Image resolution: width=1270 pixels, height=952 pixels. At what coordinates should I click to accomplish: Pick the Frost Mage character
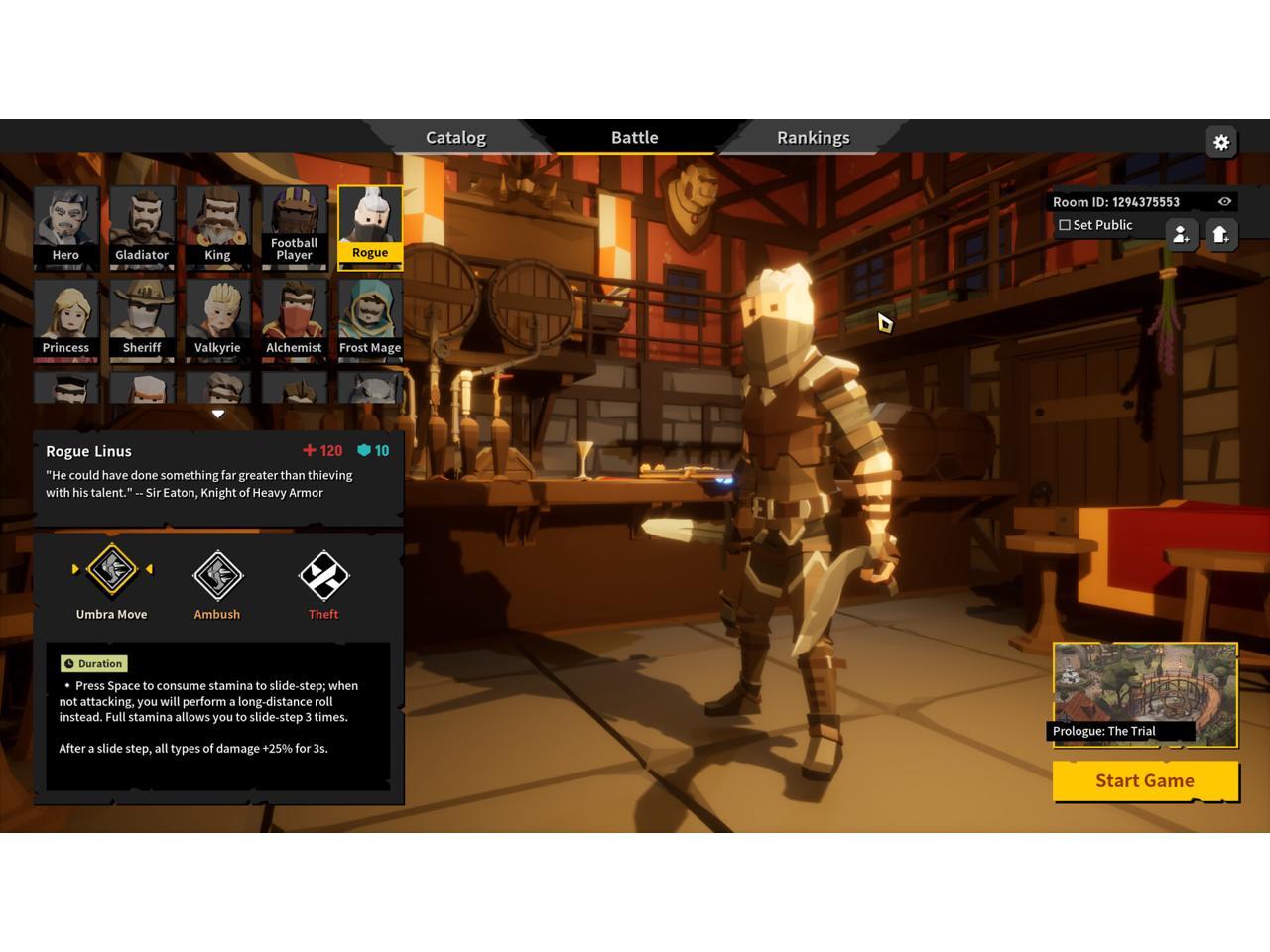[x=370, y=318]
